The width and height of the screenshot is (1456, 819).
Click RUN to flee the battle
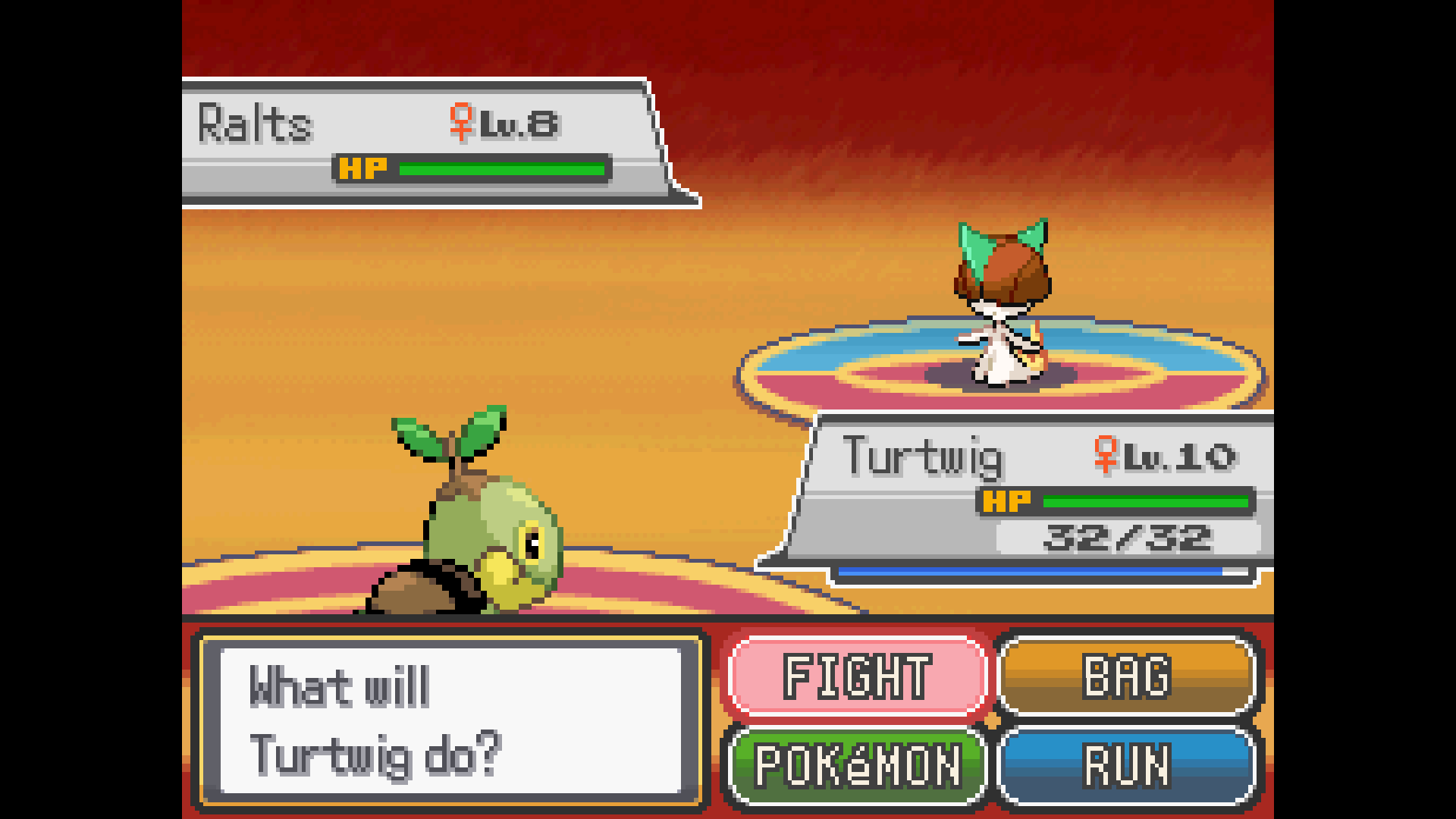click(x=1127, y=765)
